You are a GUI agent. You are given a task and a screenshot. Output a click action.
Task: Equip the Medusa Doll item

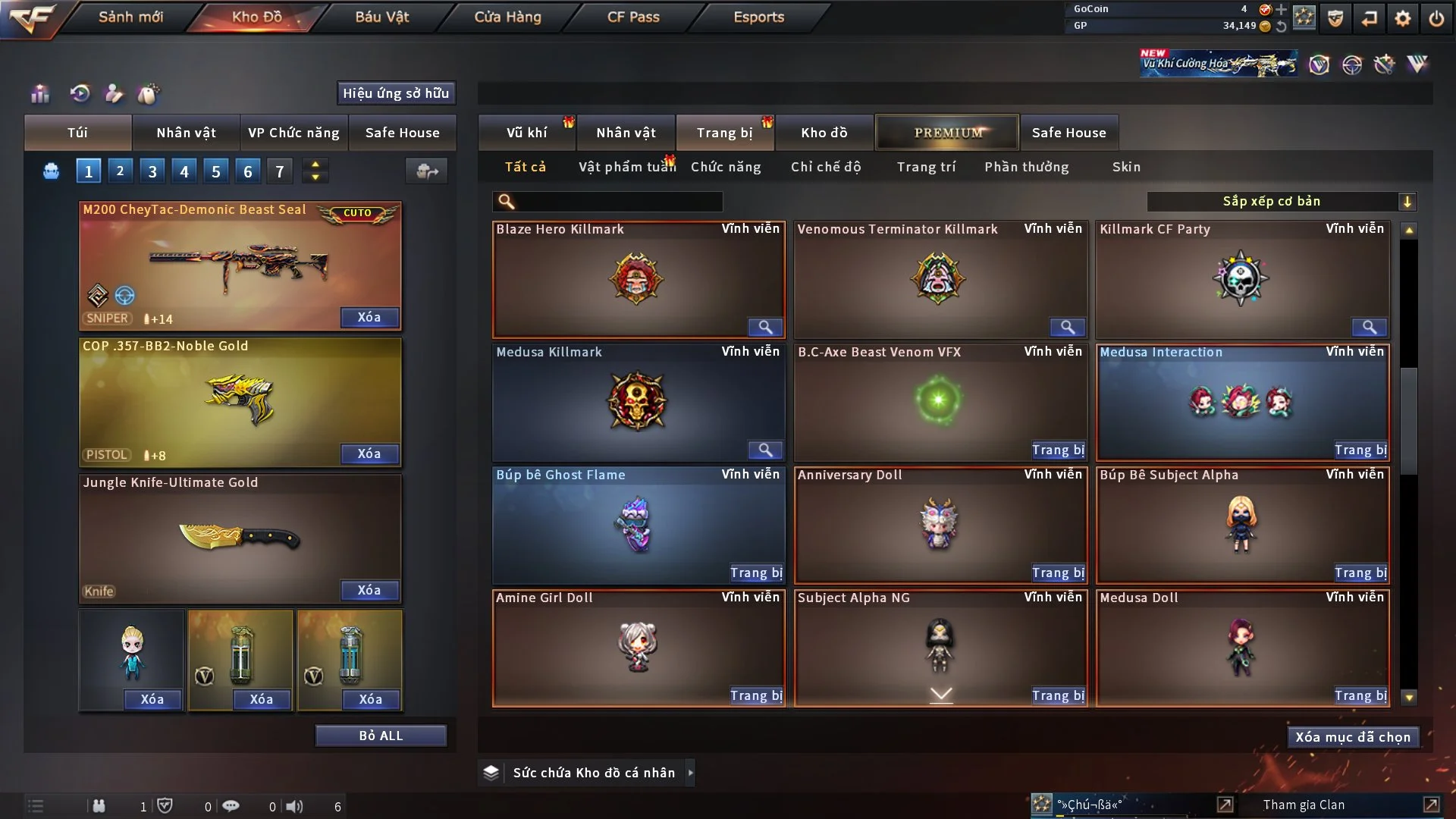point(1360,695)
